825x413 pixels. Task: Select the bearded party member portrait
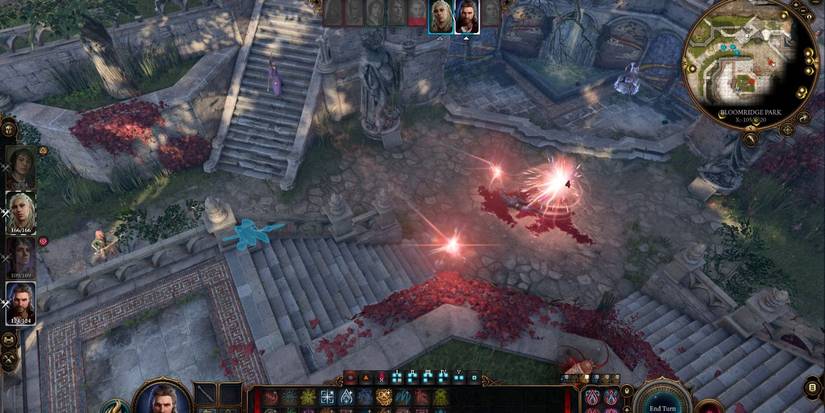(21, 299)
